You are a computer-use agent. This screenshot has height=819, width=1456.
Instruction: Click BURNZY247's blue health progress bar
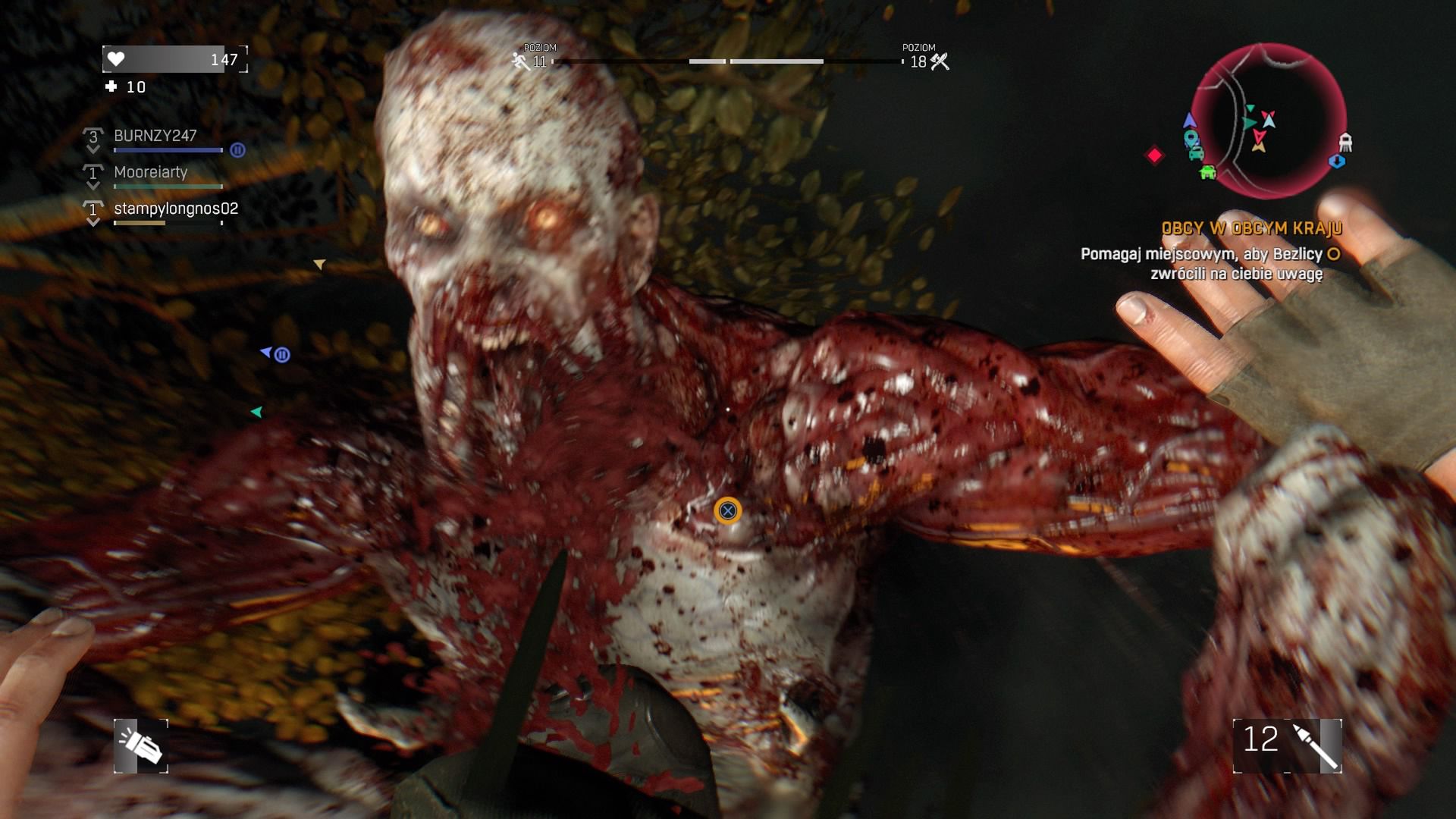point(168,151)
